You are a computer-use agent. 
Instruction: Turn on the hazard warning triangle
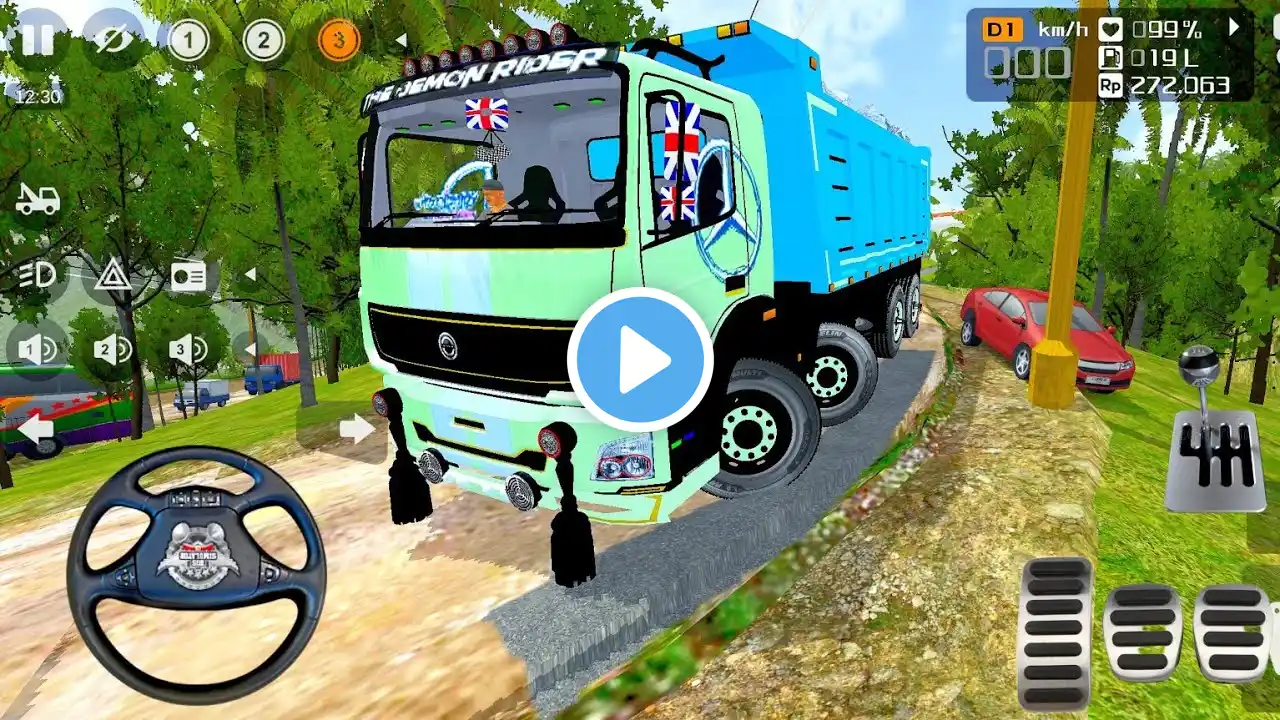click(x=113, y=275)
